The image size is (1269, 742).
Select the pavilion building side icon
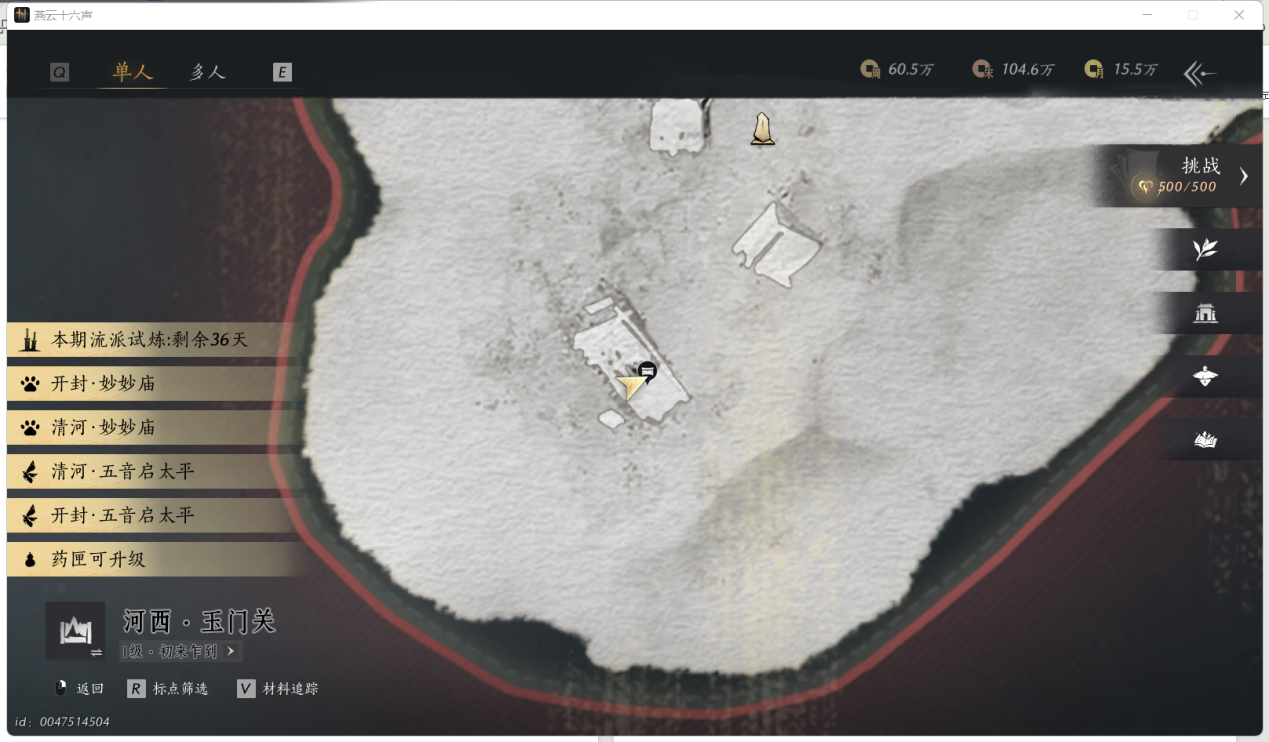click(x=1205, y=314)
